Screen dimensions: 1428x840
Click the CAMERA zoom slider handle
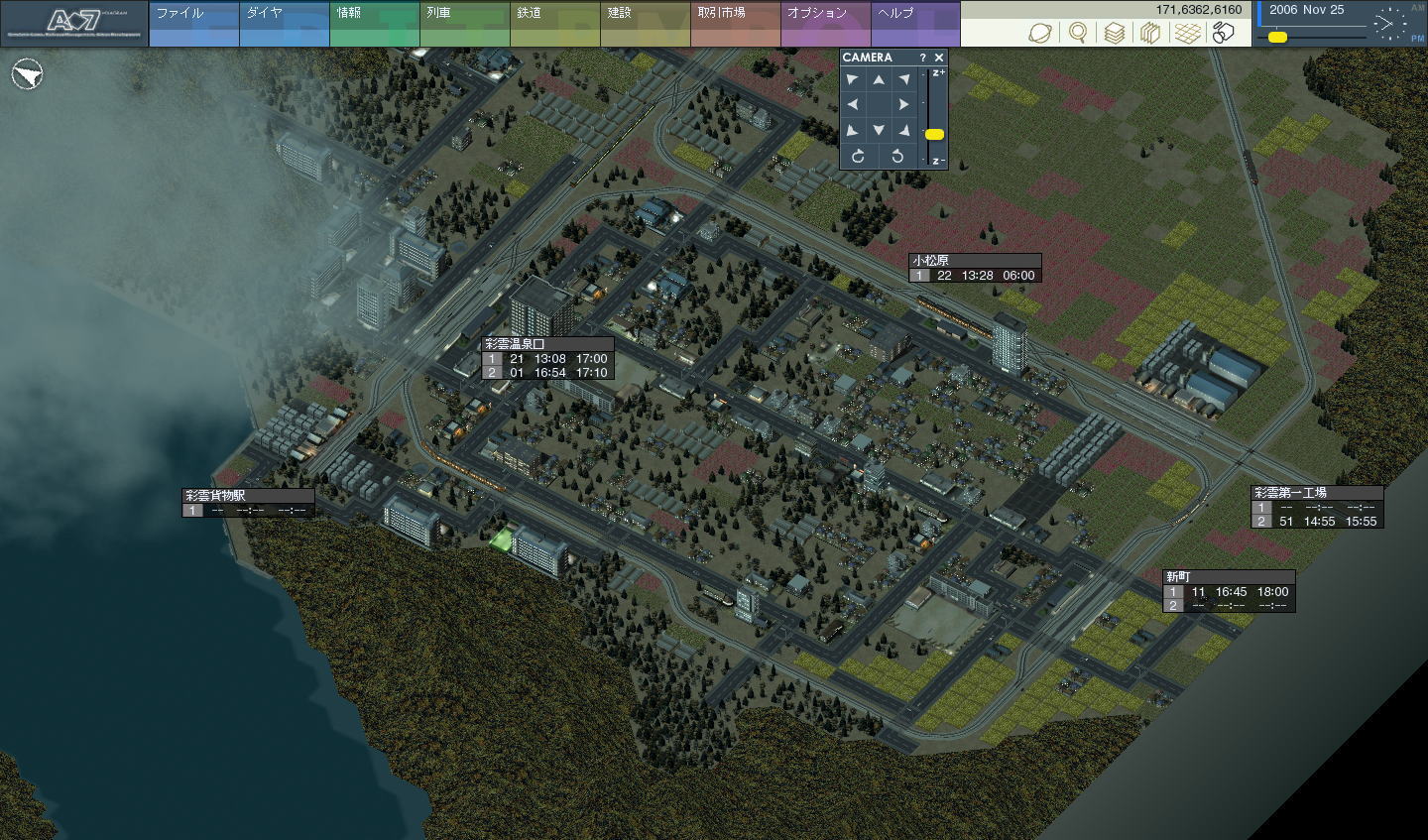point(934,134)
